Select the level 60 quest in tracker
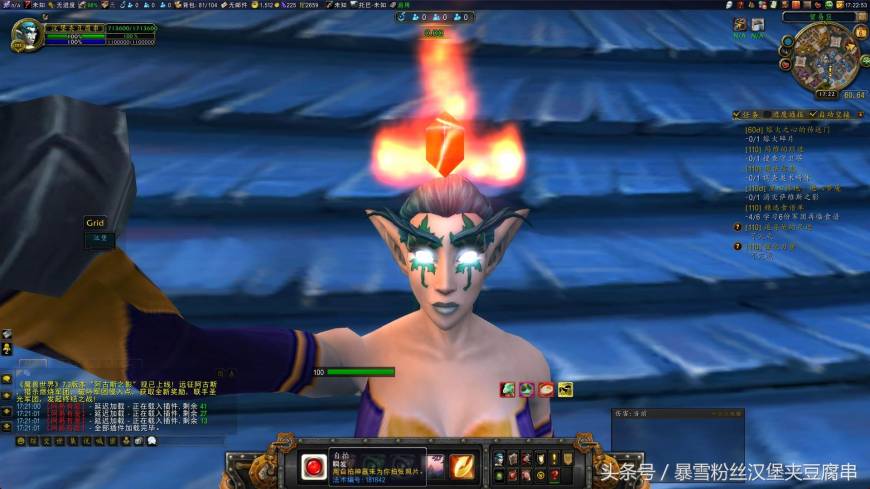Viewport: 870px width, 489px height. 788,129
